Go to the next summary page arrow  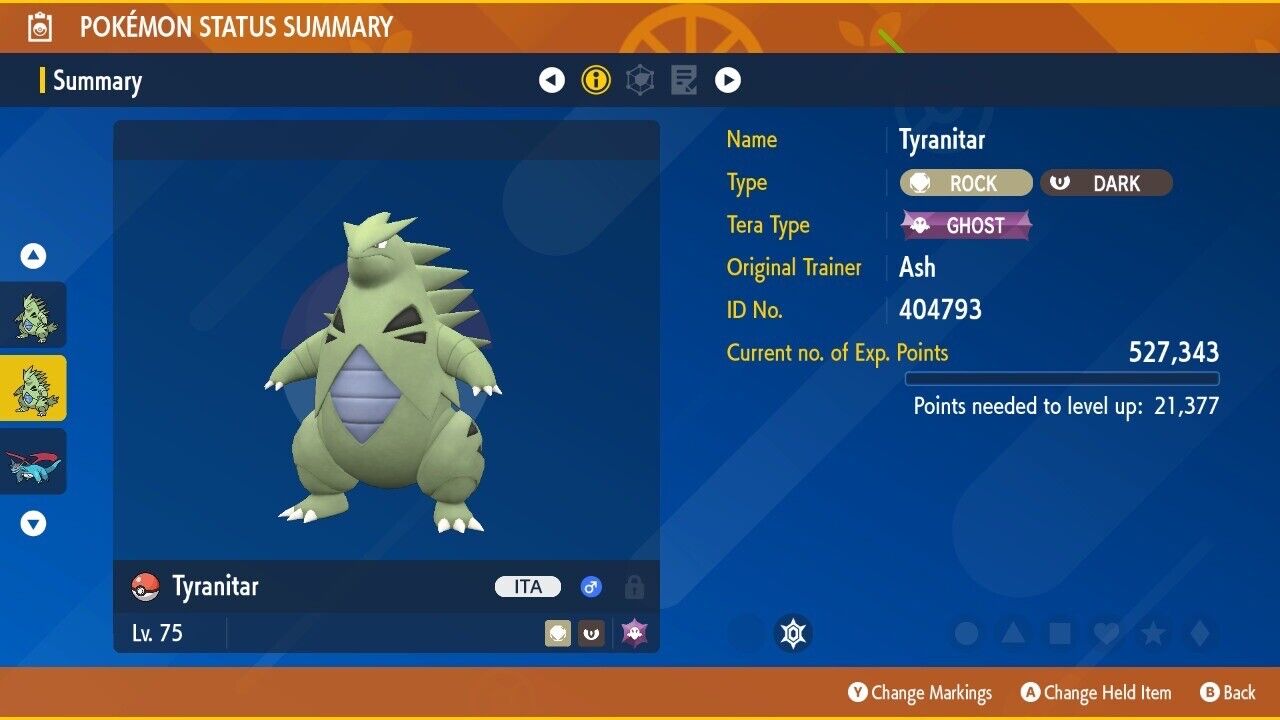(727, 80)
